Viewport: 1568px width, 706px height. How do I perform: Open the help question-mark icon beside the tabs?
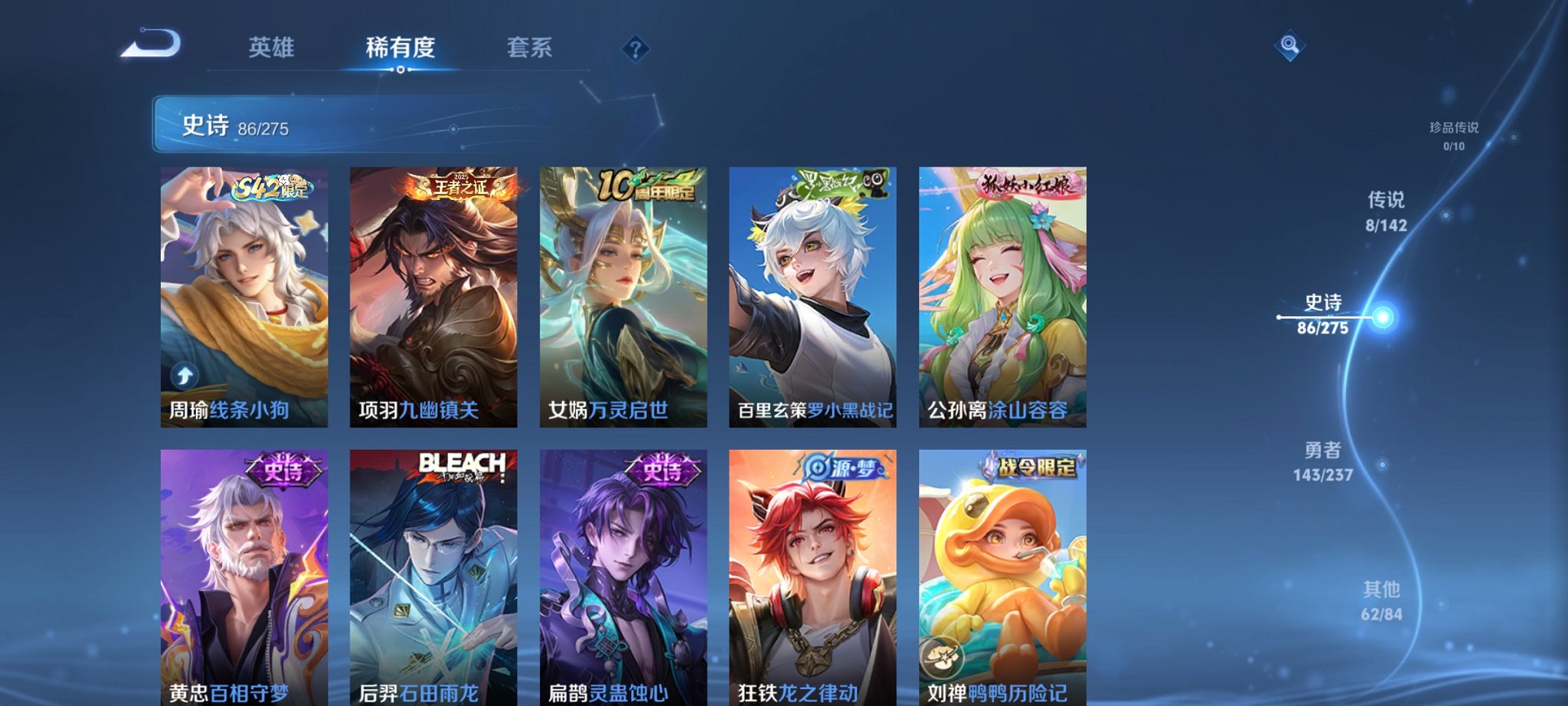634,49
